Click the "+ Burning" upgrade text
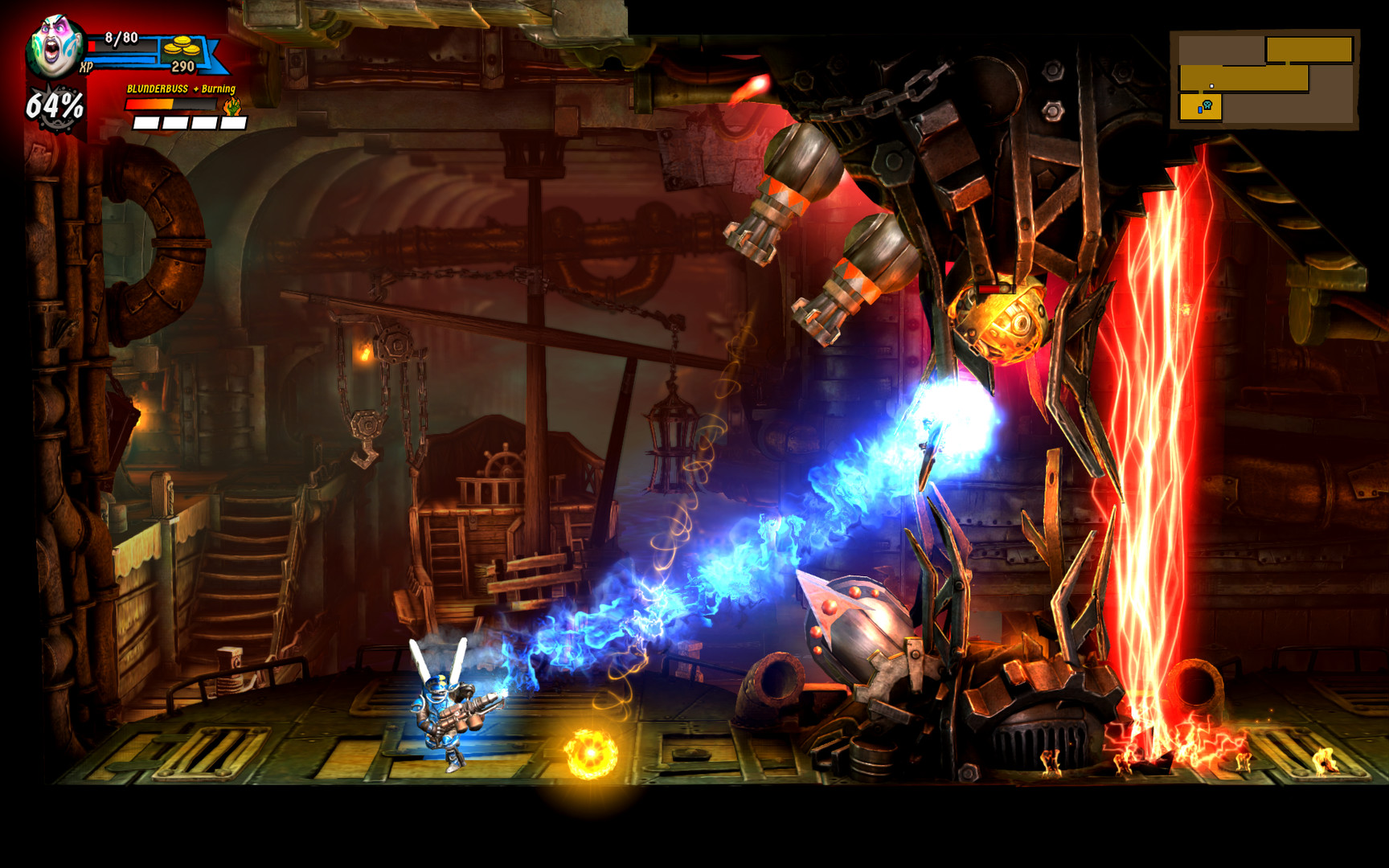Viewport: 1389px width, 868px height. click(x=214, y=89)
